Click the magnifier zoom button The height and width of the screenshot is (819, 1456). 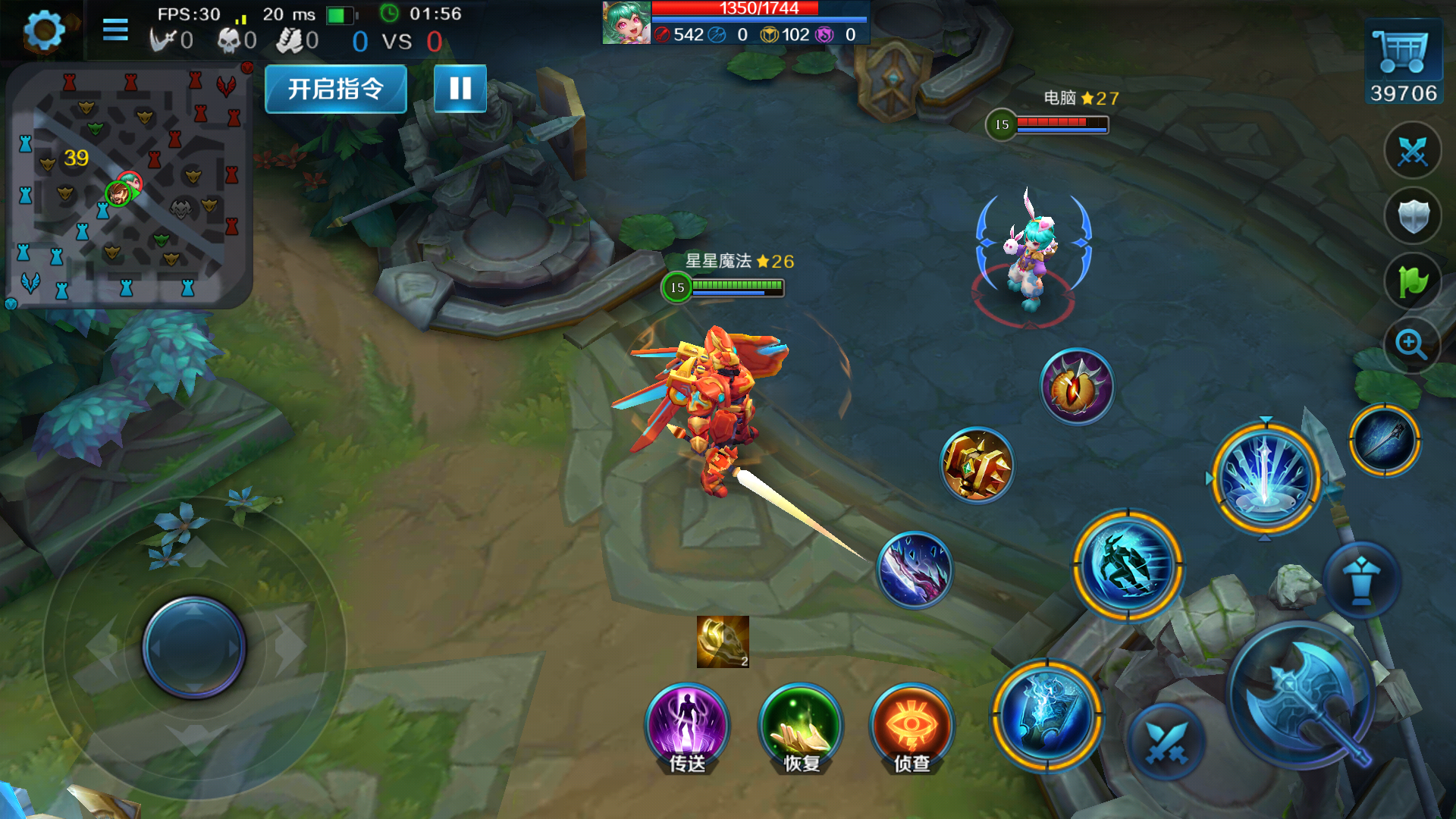pos(1411,345)
